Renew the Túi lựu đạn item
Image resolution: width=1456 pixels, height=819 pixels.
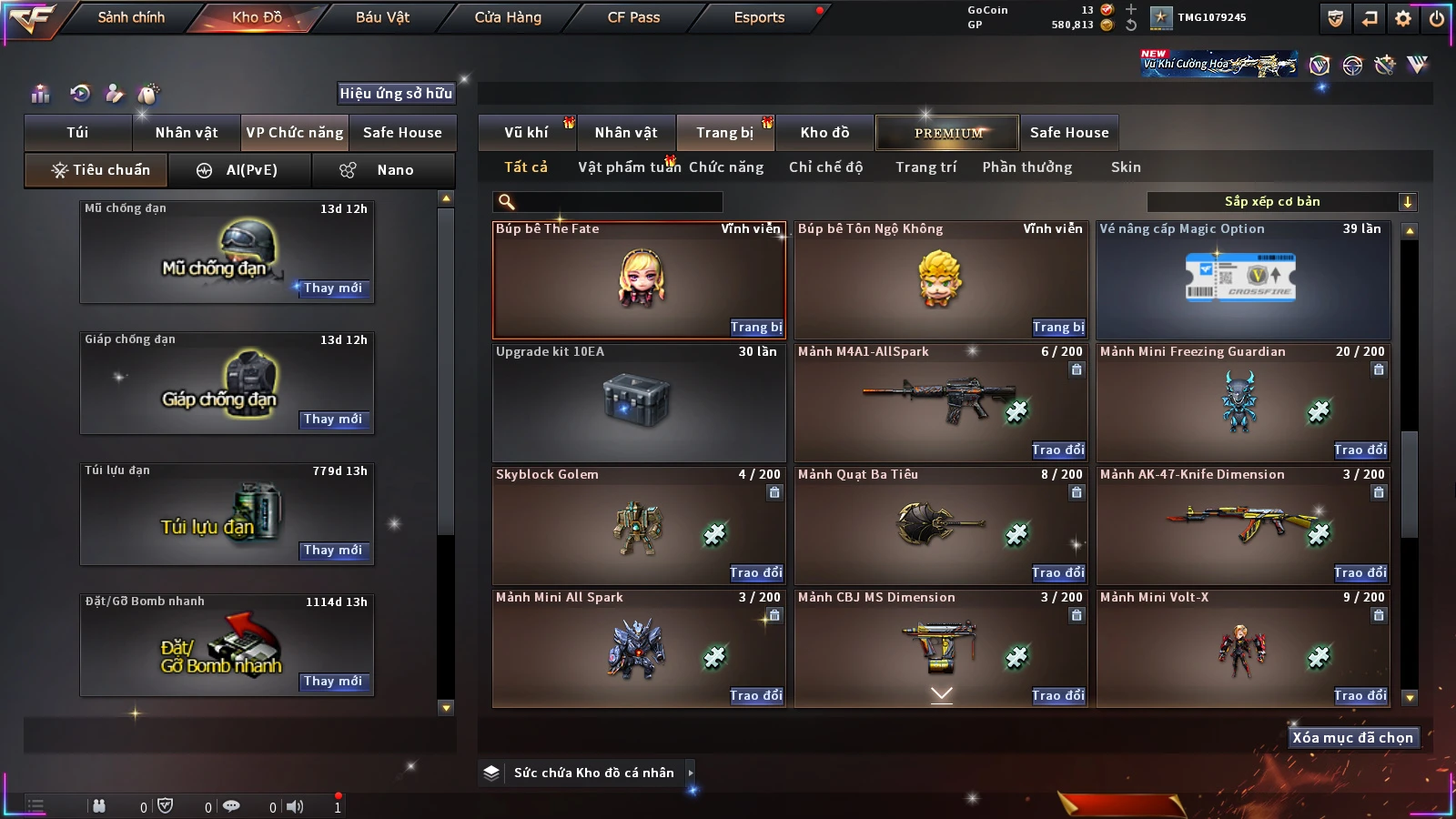[332, 551]
